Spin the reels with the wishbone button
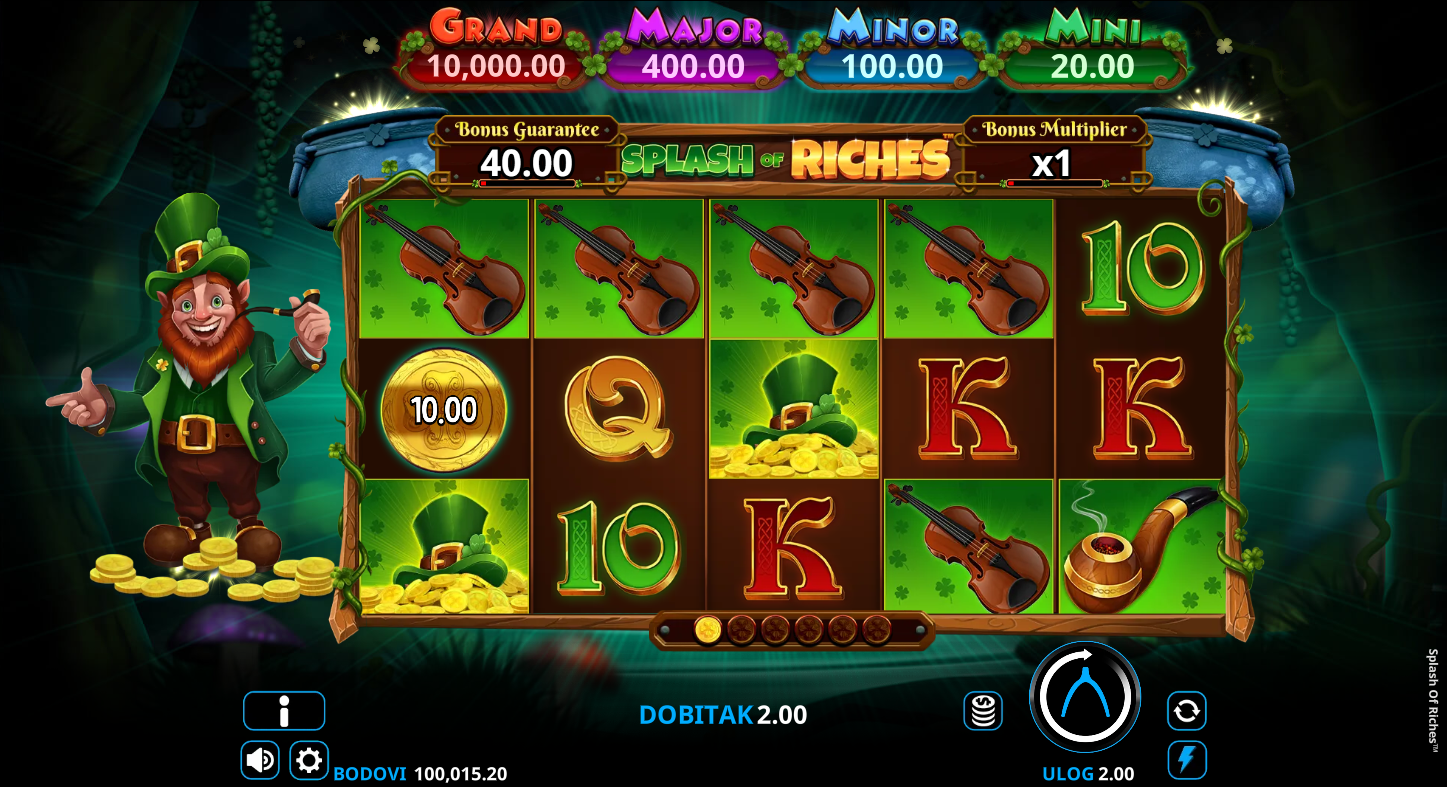This screenshot has height=787, width=1447. pyautogui.click(x=1085, y=697)
